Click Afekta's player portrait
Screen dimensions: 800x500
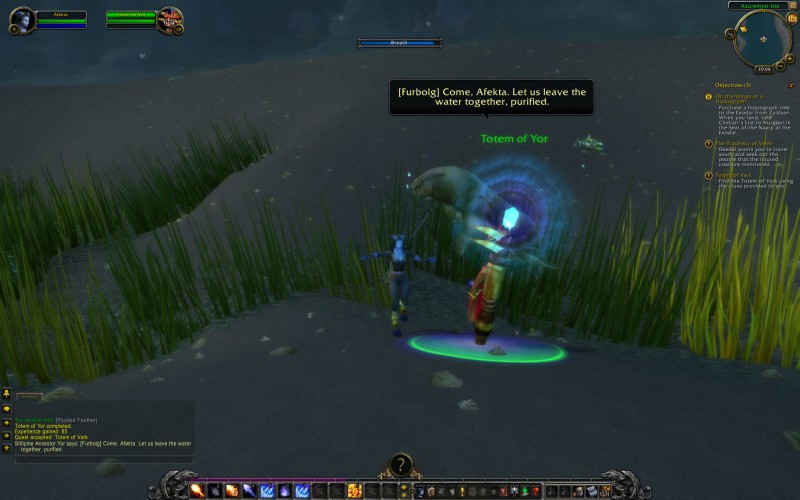(x=22, y=21)
